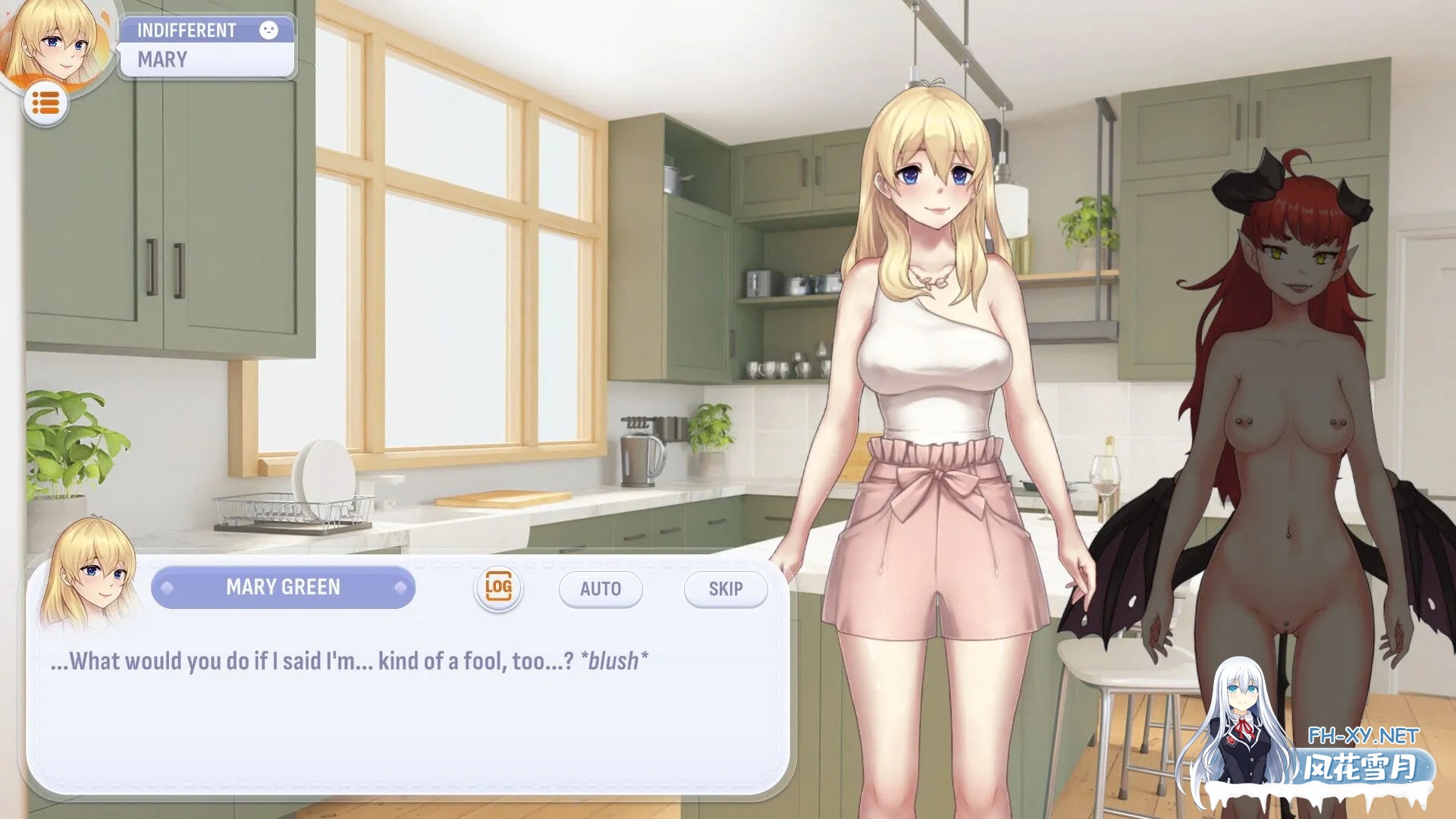1456x819 pixels.
Task: Click the left diamond on the nameplate
Action: pos(168,588)
